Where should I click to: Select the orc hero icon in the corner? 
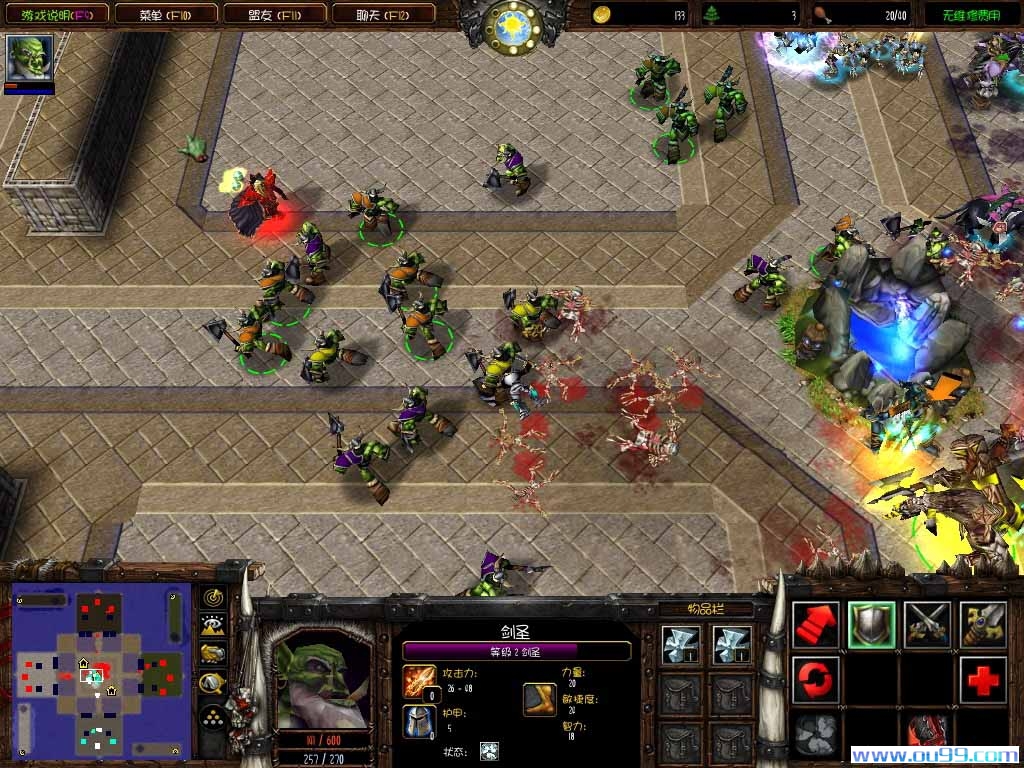click(29, 58)
